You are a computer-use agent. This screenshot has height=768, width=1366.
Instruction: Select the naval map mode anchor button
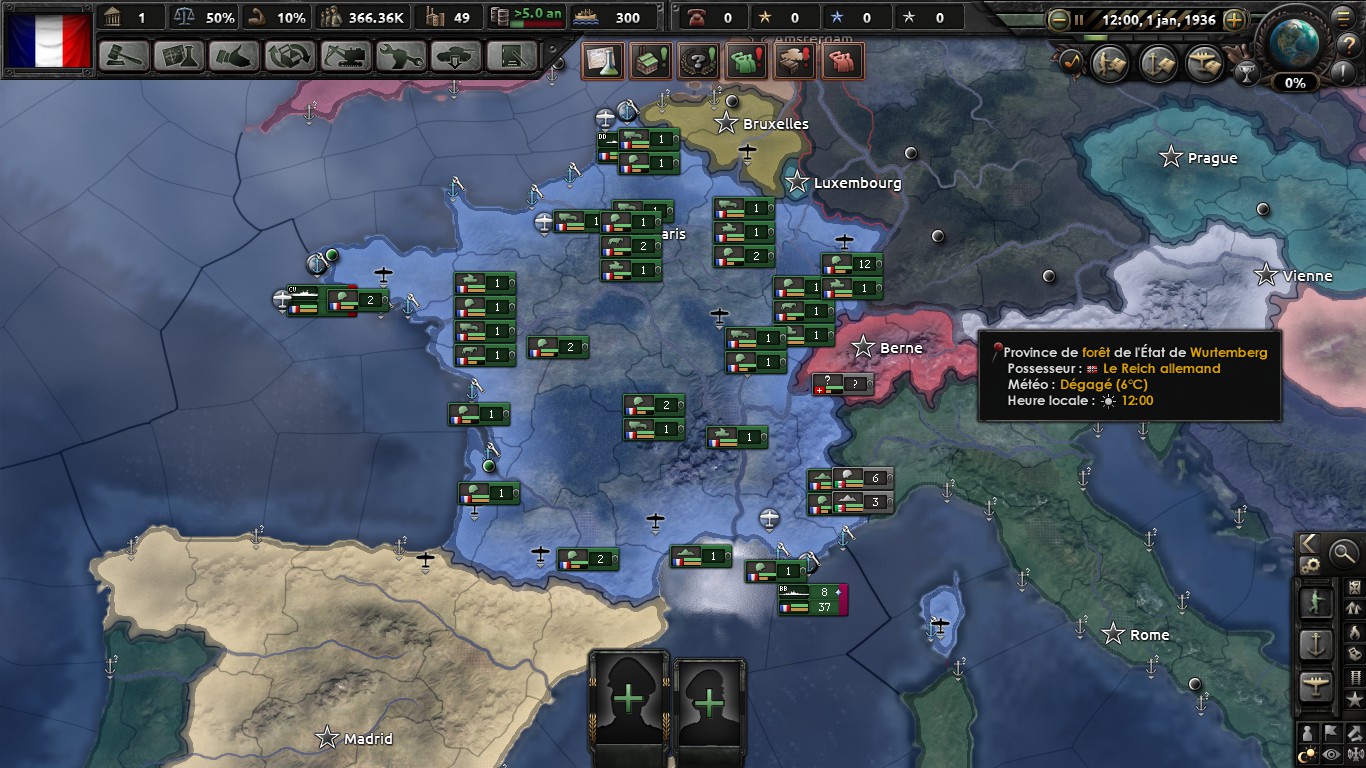(x=1315, y=644)
